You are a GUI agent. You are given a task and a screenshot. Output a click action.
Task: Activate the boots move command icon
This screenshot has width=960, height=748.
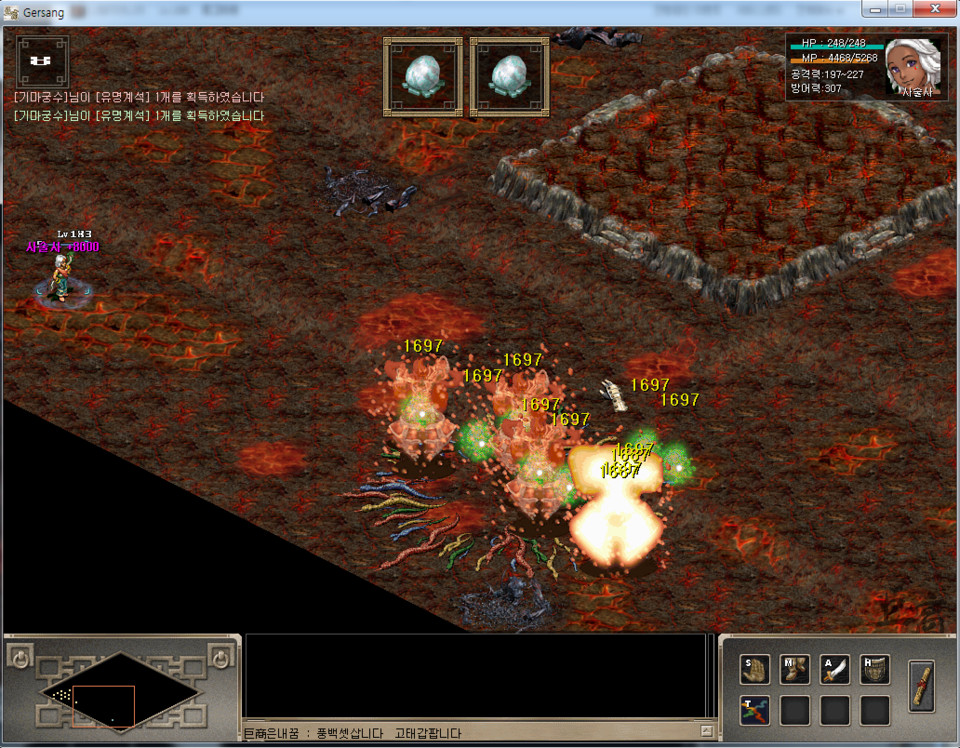click(795, 670)
